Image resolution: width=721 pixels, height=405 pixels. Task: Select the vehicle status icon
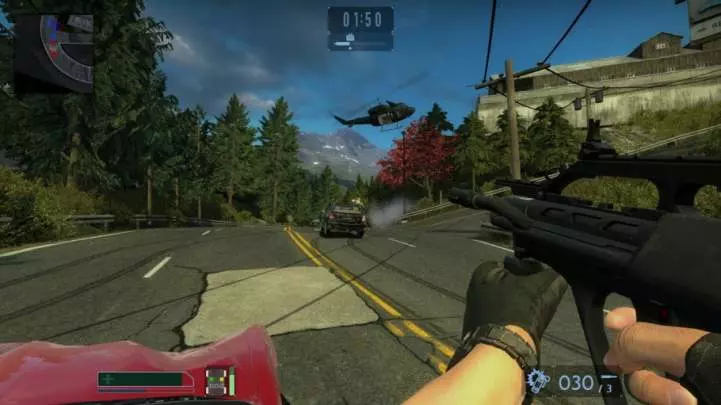[x=216, y=381]
